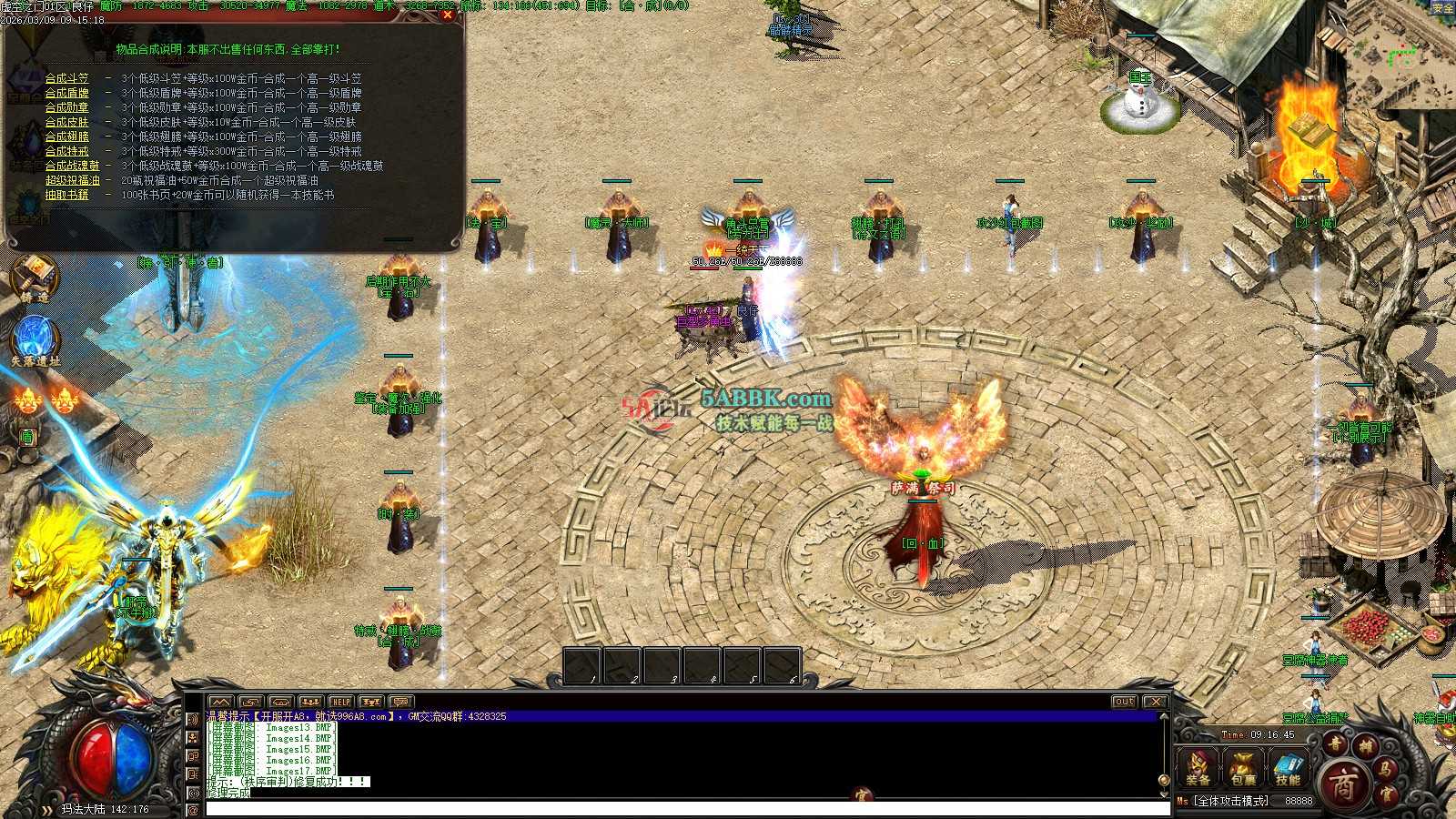Select the 超级祝福油 option
The width and height of the screenshot is (1456, 819).
[x=73, y=181]
